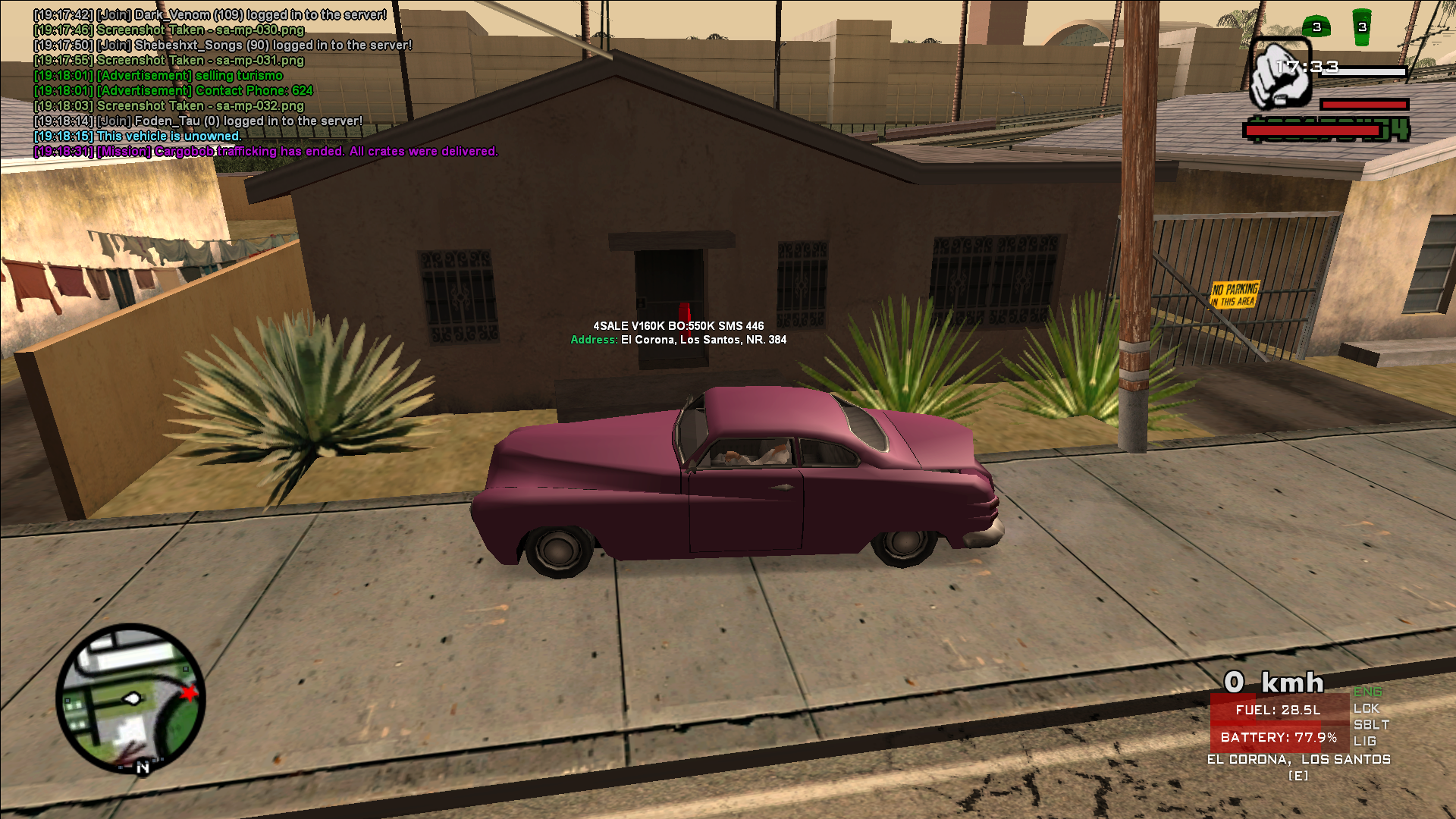This screenshot has height=819, width=1456.
Task: Select the green cup thirst icon
Action: pyautogui.click(x=1362, y=27)
